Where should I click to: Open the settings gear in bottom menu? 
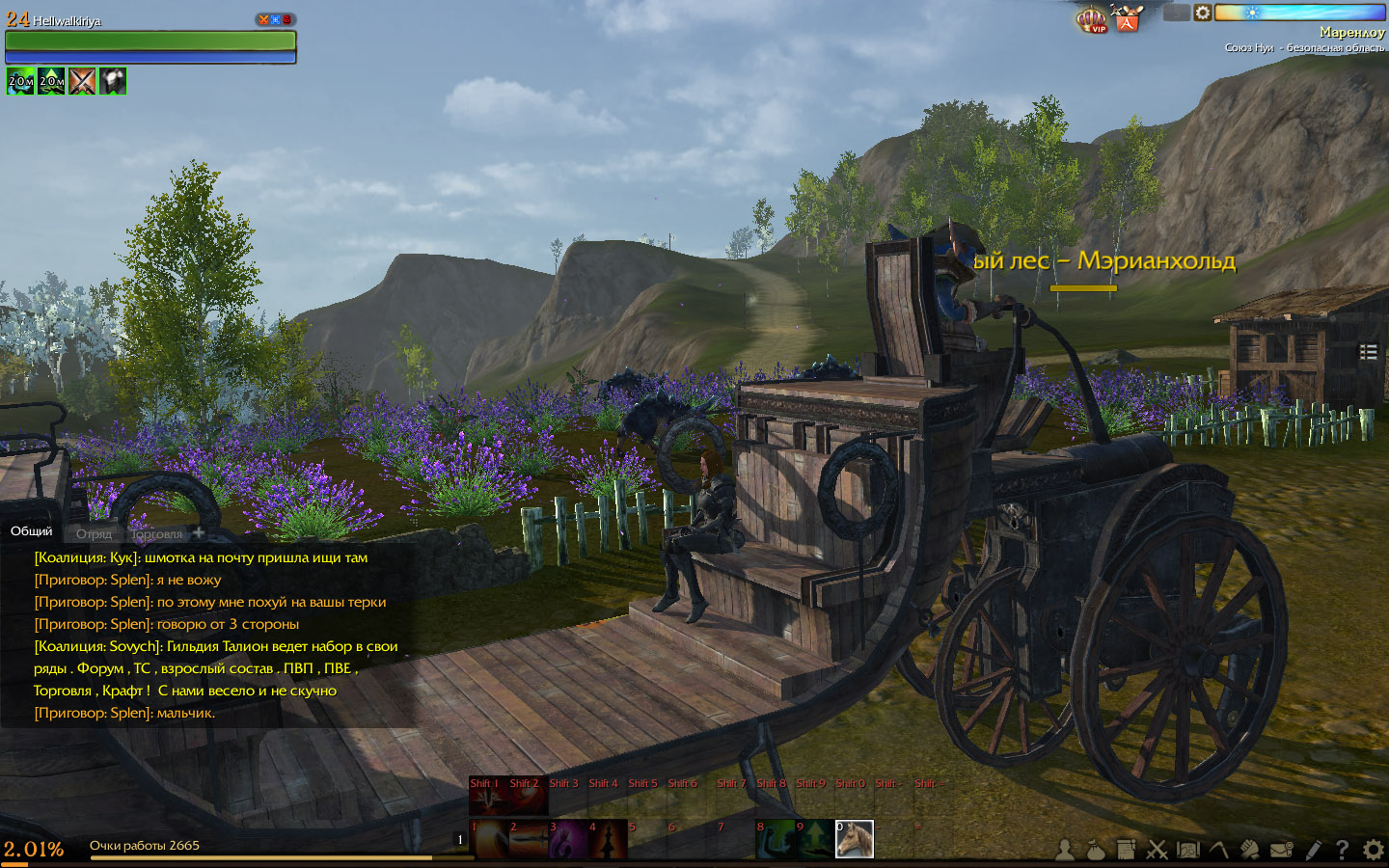(x=1373, y=850)
